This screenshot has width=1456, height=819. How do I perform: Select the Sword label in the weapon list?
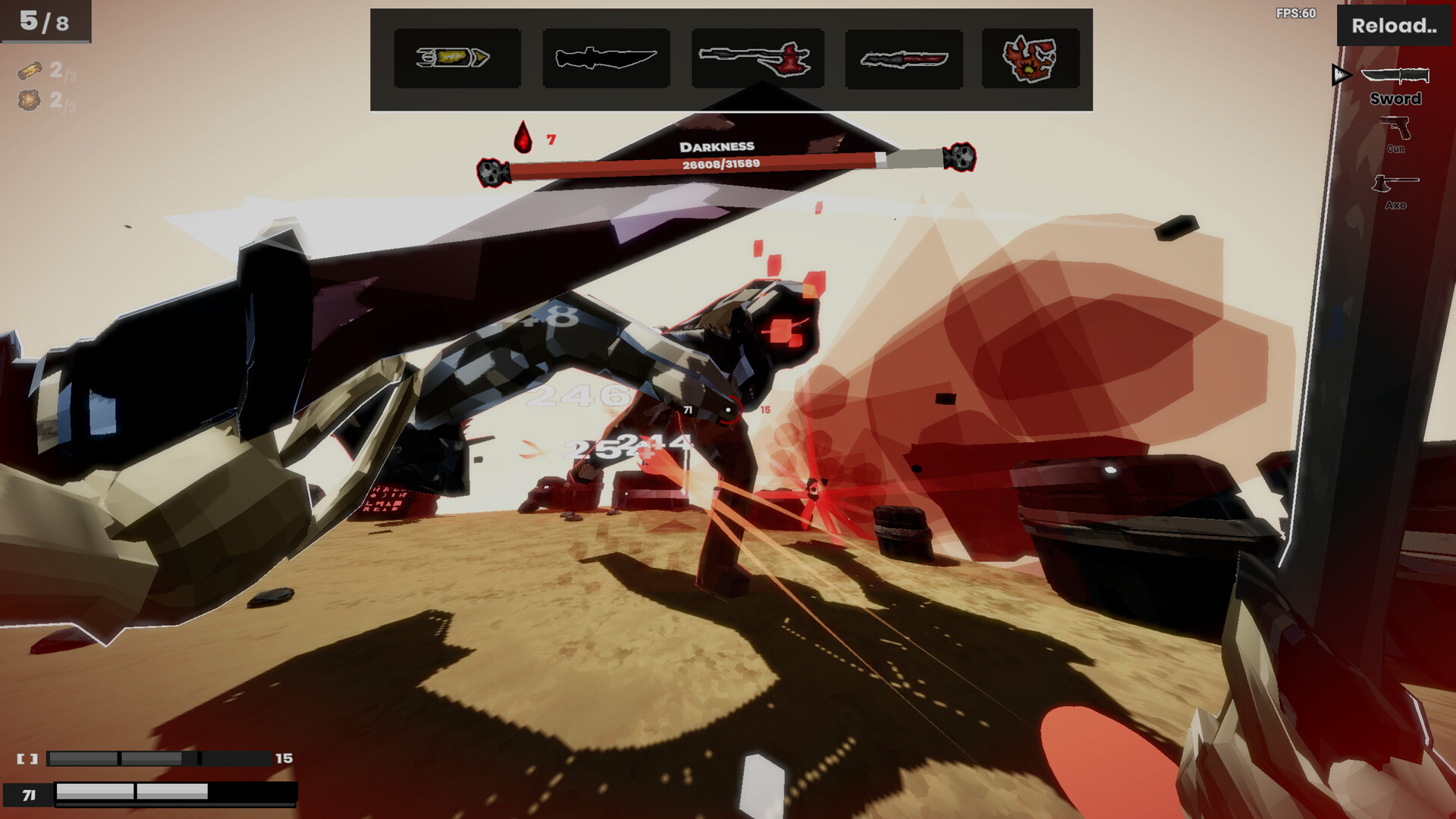pos(1398,99)
